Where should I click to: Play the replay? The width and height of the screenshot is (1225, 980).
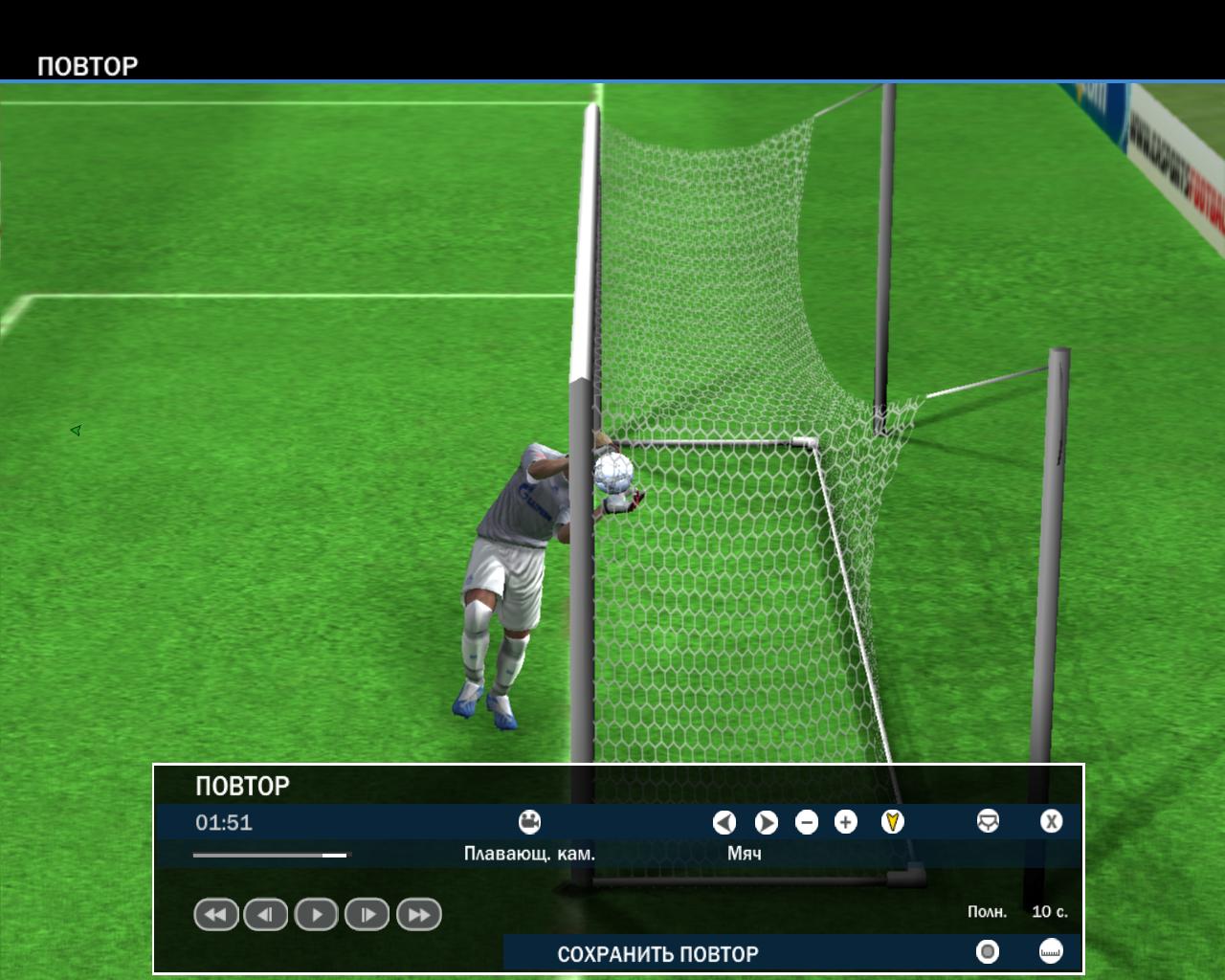(317, 915)
